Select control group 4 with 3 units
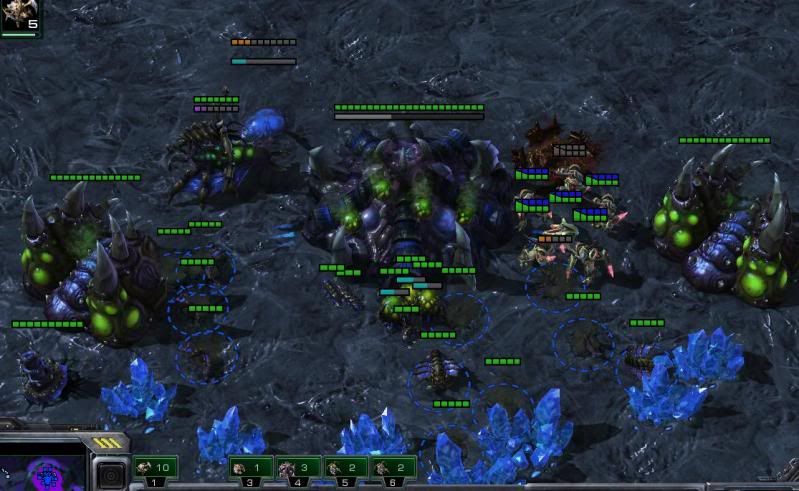Image resolution: width=799 pixels, height=491 pixels. pyautogui.click(x=298, y=467)
